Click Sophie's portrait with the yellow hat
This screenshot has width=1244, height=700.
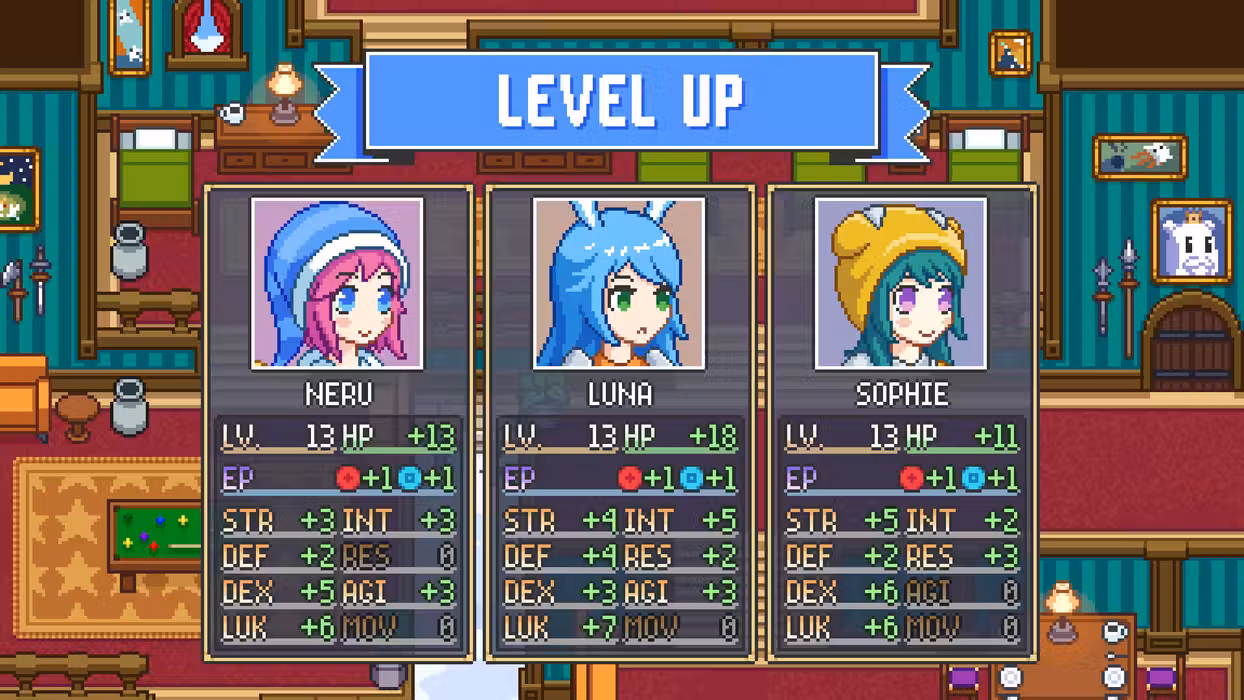click(901, 283)
